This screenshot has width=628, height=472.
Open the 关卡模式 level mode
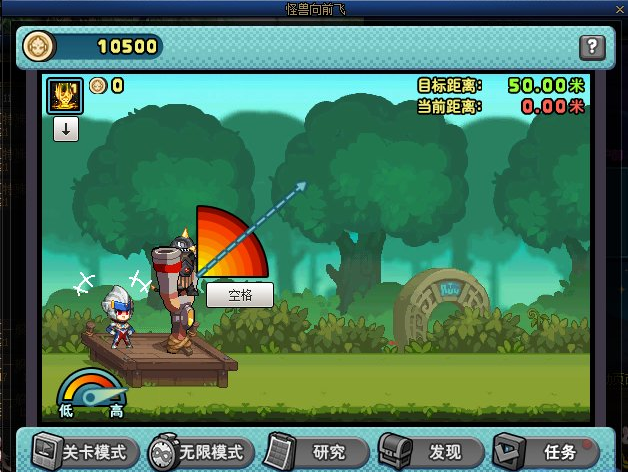point(84,451)
